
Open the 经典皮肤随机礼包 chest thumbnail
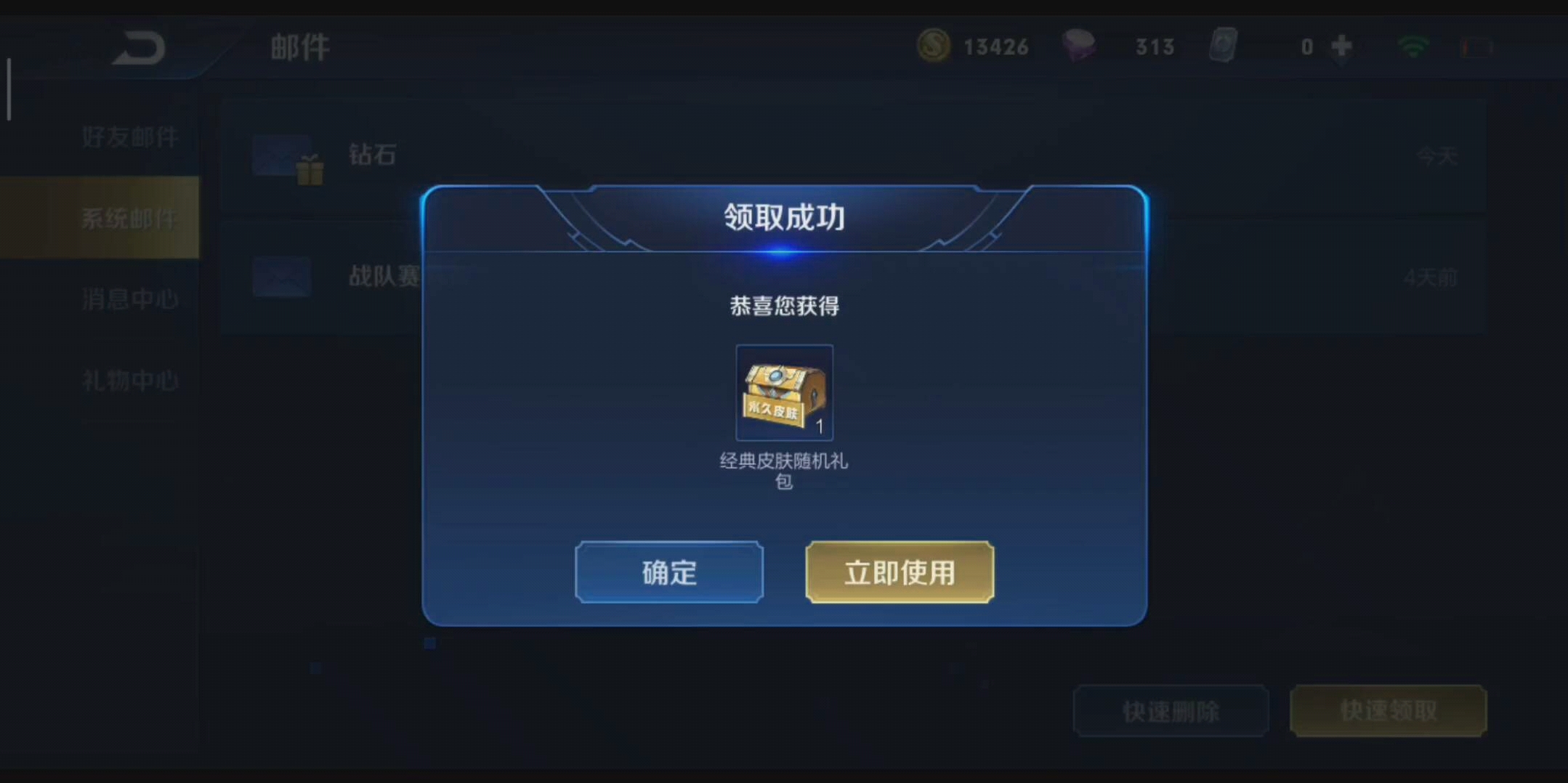(783, 392)
